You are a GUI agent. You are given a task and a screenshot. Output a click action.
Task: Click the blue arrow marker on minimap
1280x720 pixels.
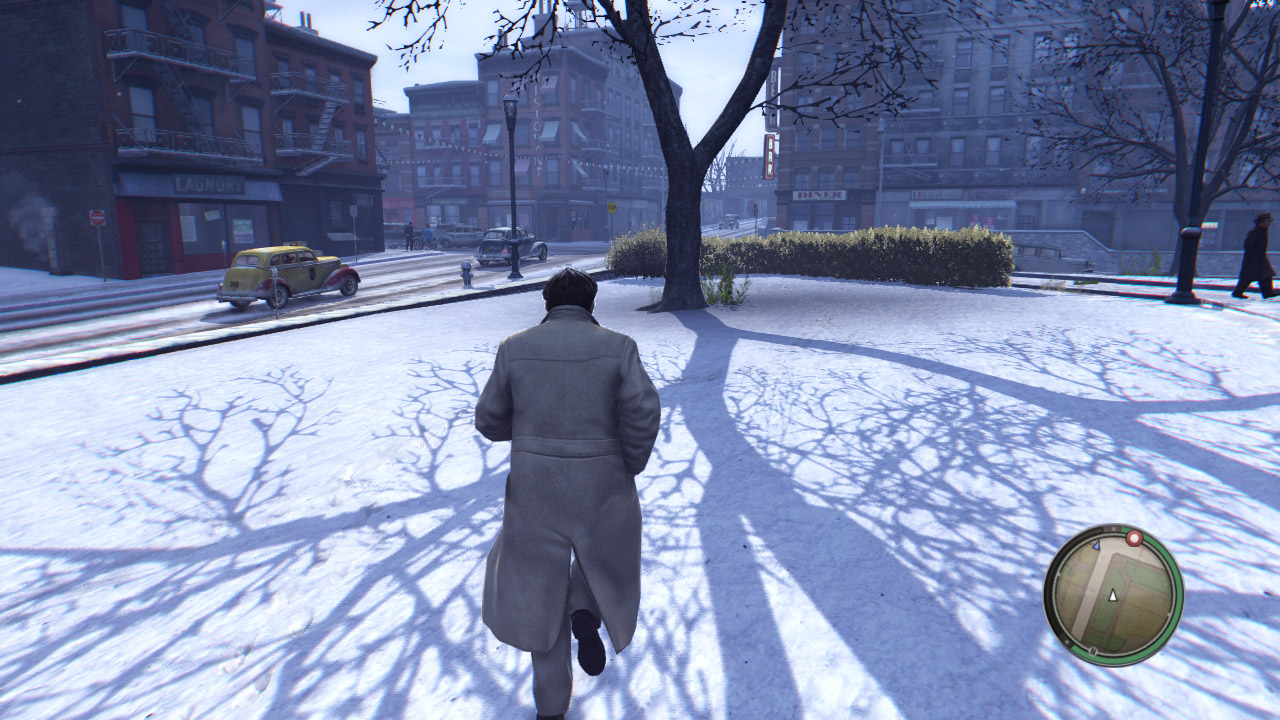point(1096,547)
